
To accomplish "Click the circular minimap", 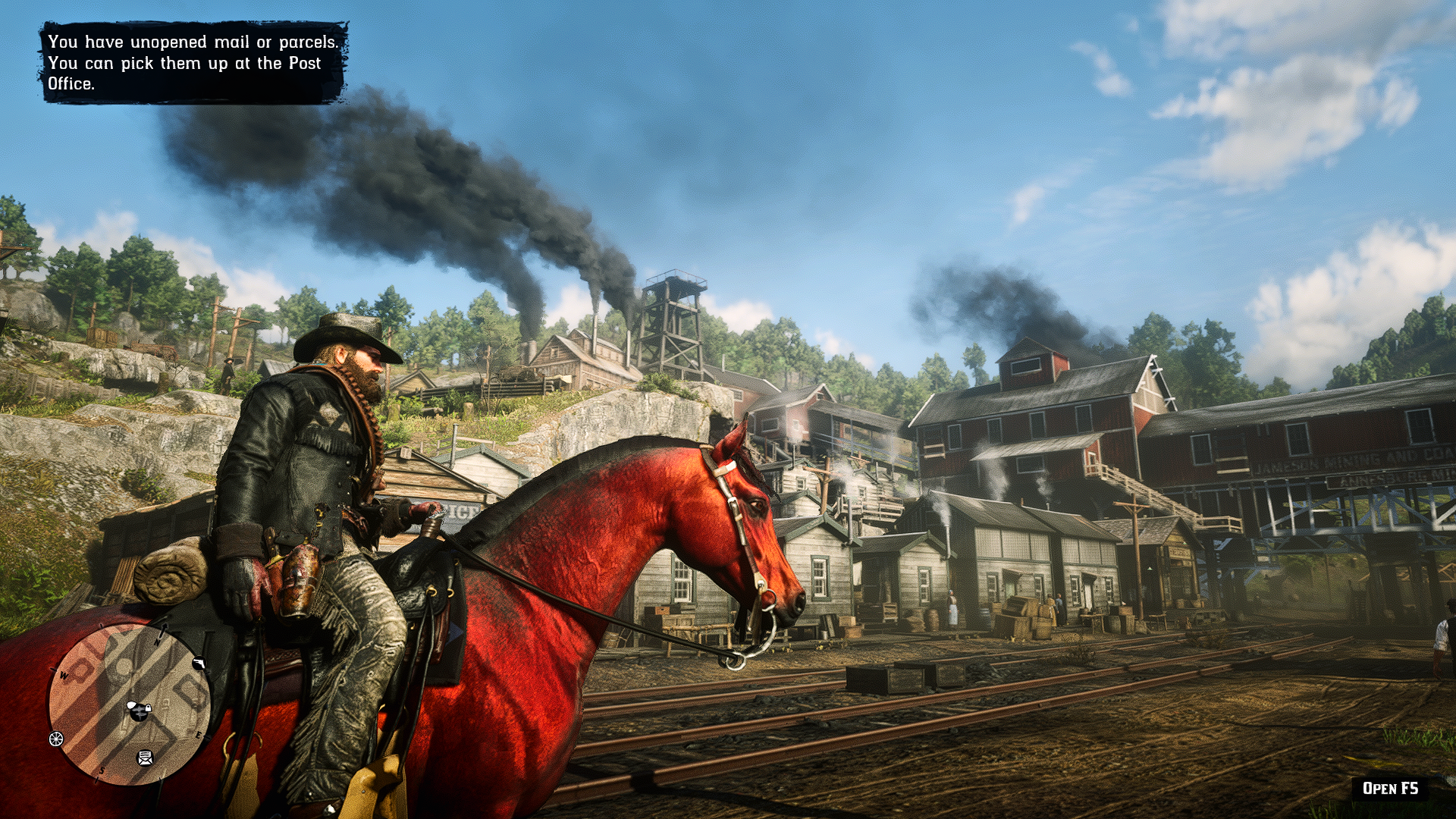I will point(129,704).
